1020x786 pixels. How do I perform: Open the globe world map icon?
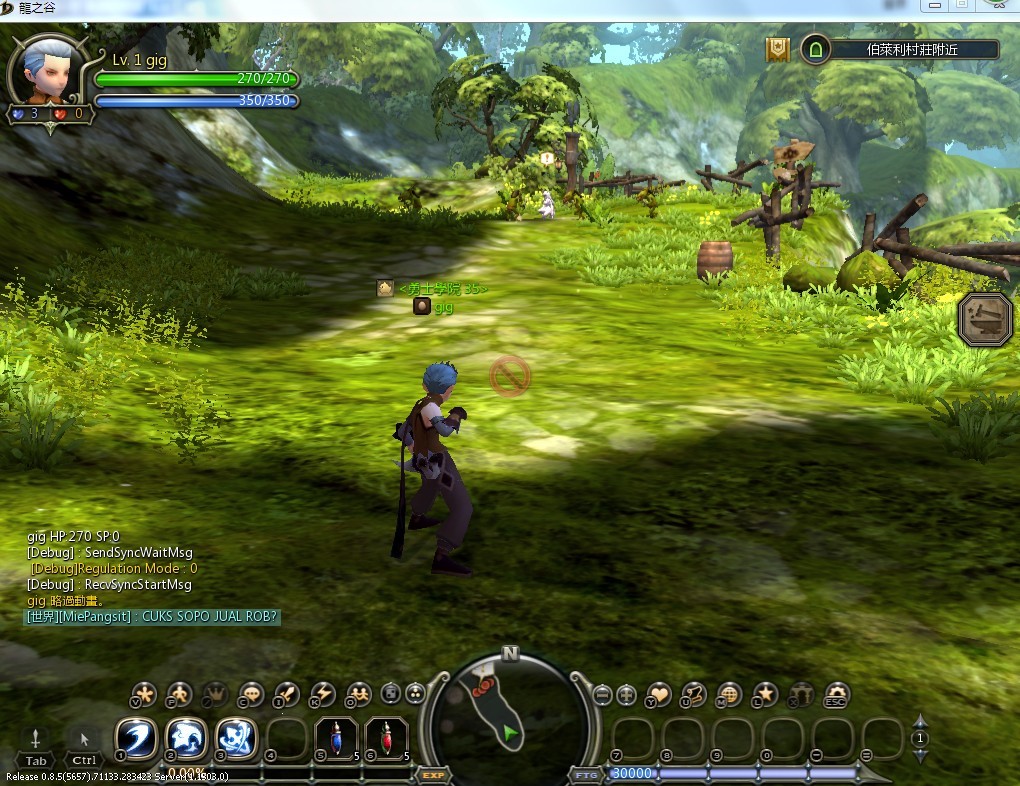click(x=729, y=694)
